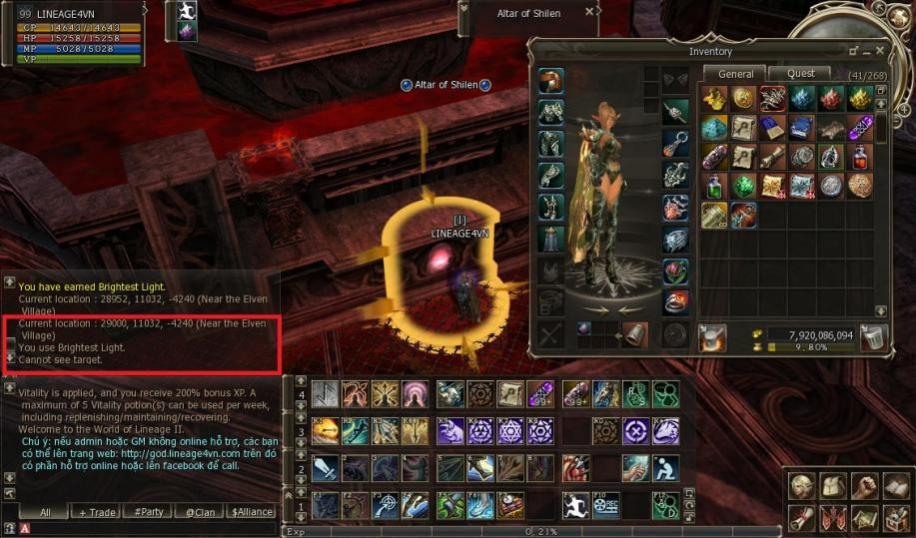Open the +Trade chat tab
916x538 pixels.
pos(97,512)
